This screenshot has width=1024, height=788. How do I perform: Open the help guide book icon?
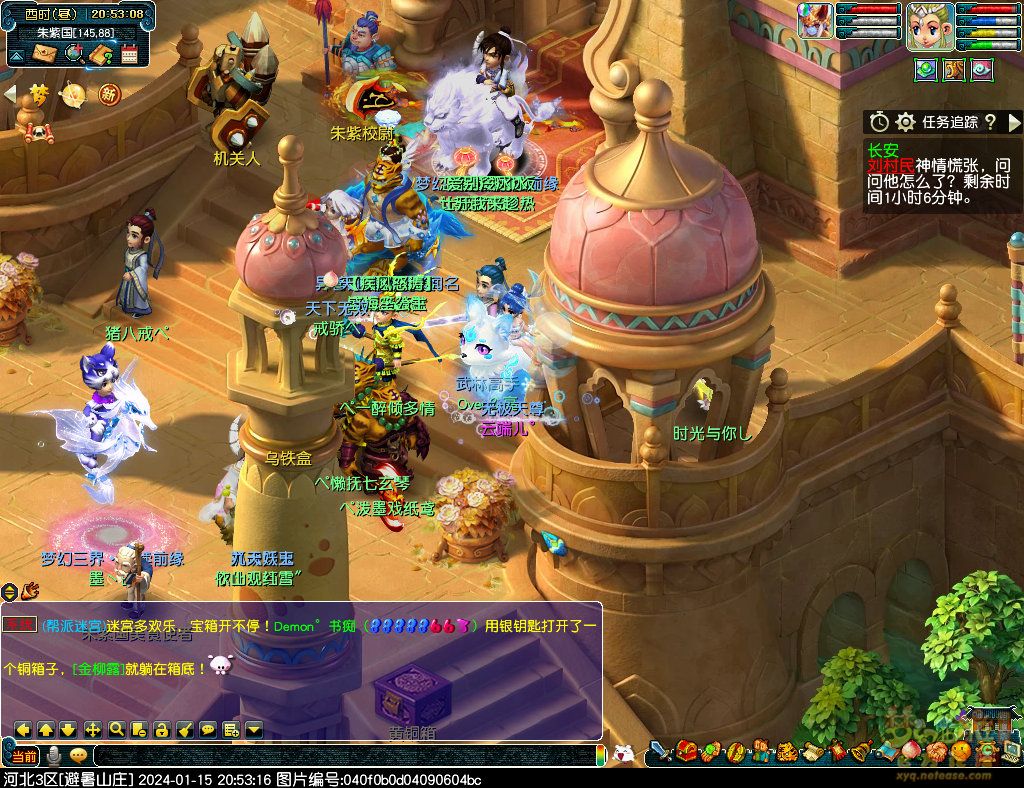(x=100, y=53)
